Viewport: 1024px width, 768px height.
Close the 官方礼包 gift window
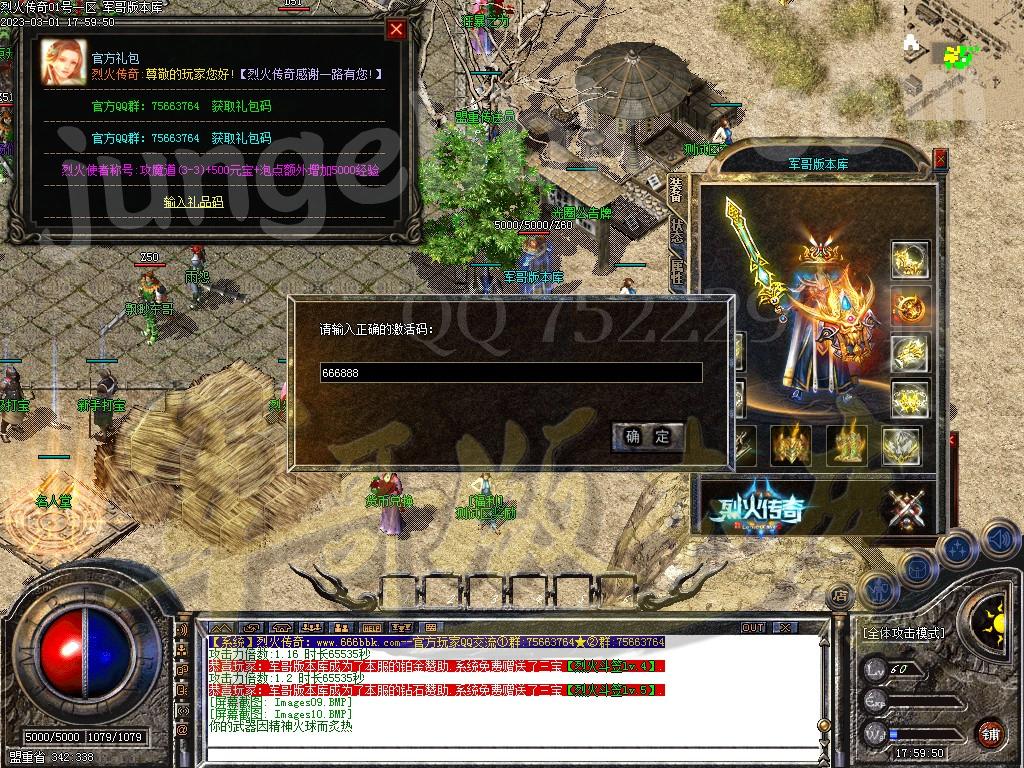tap(396, 29)
